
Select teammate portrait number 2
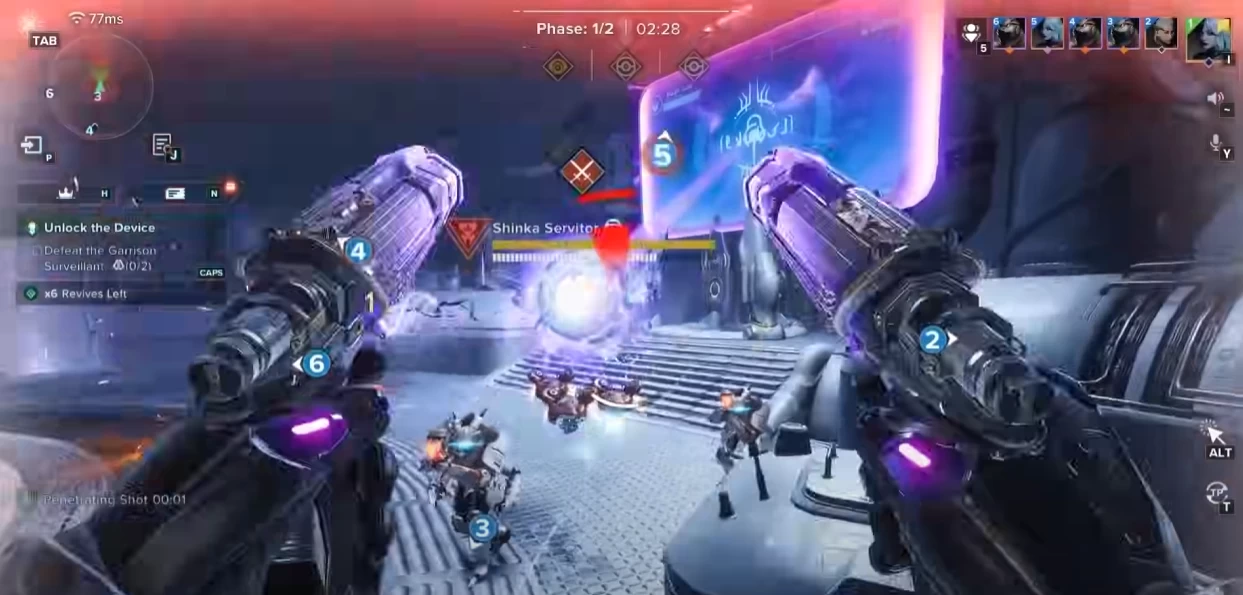tap(1161, 33)
